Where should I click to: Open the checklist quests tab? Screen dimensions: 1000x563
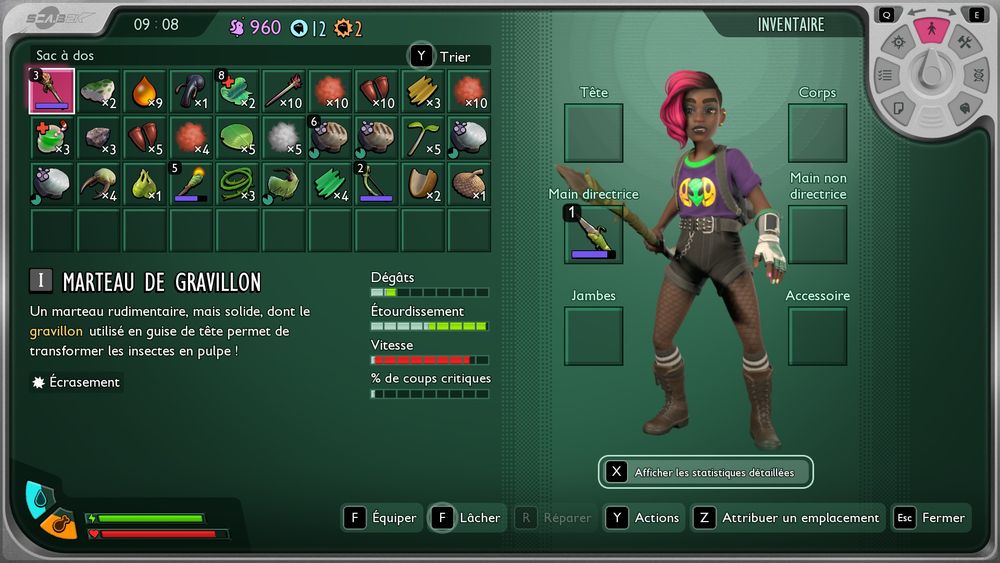[885, 75]
